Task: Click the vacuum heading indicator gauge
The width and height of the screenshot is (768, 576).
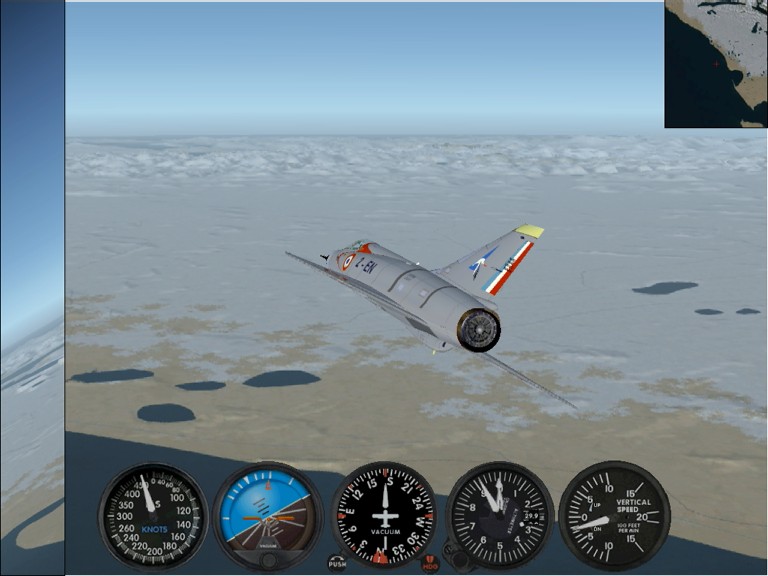Action: (384, 514)
